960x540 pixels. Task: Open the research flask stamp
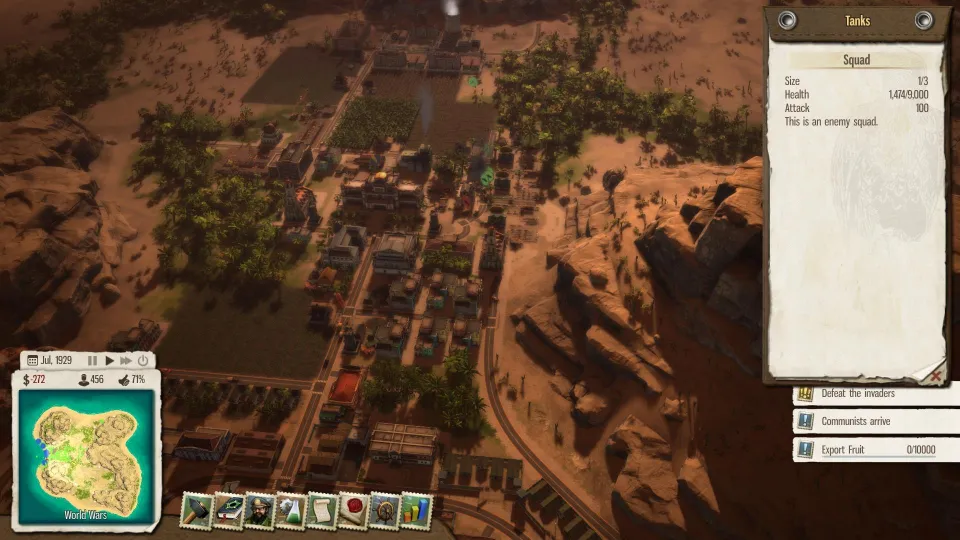click(291, 511)
